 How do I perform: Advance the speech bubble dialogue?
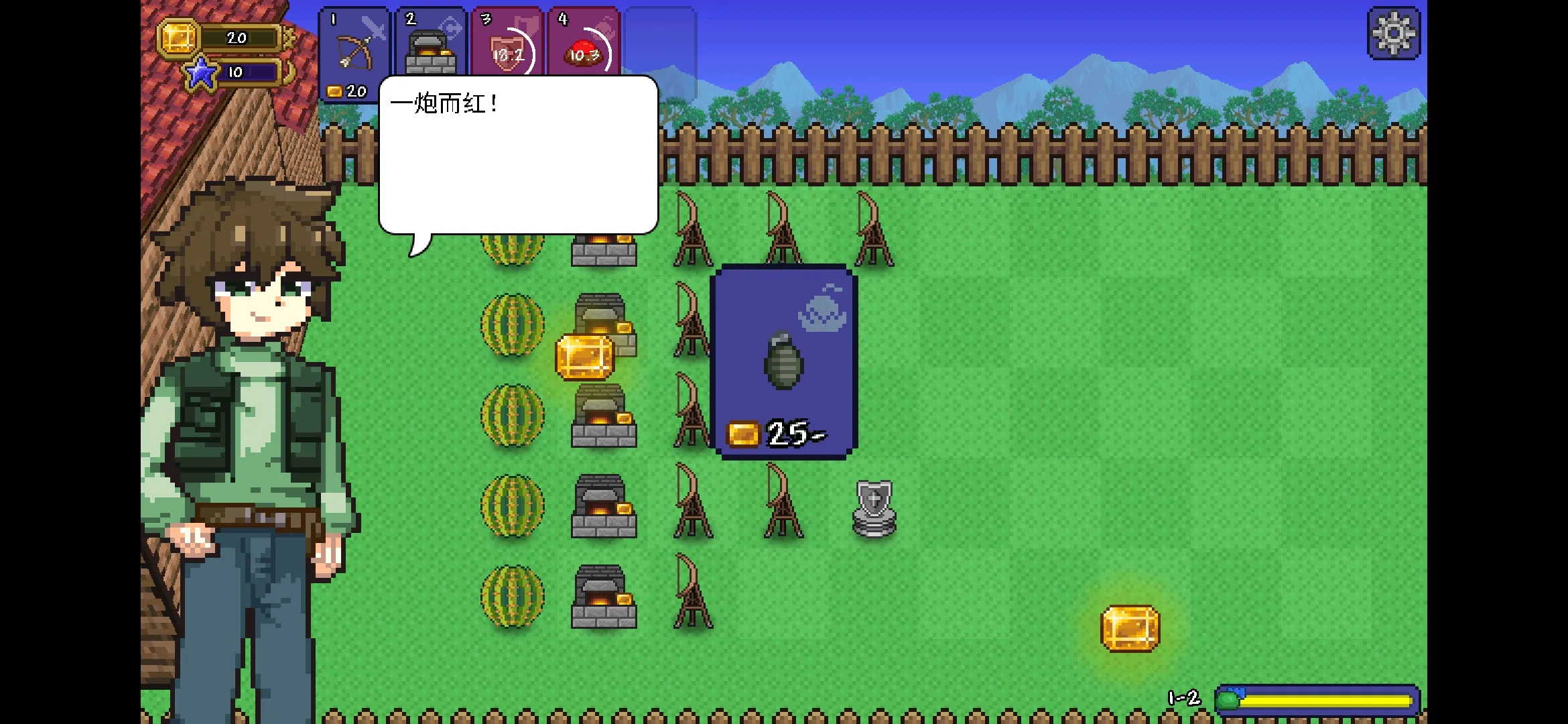pyautogui.click(x=518, y=156)
